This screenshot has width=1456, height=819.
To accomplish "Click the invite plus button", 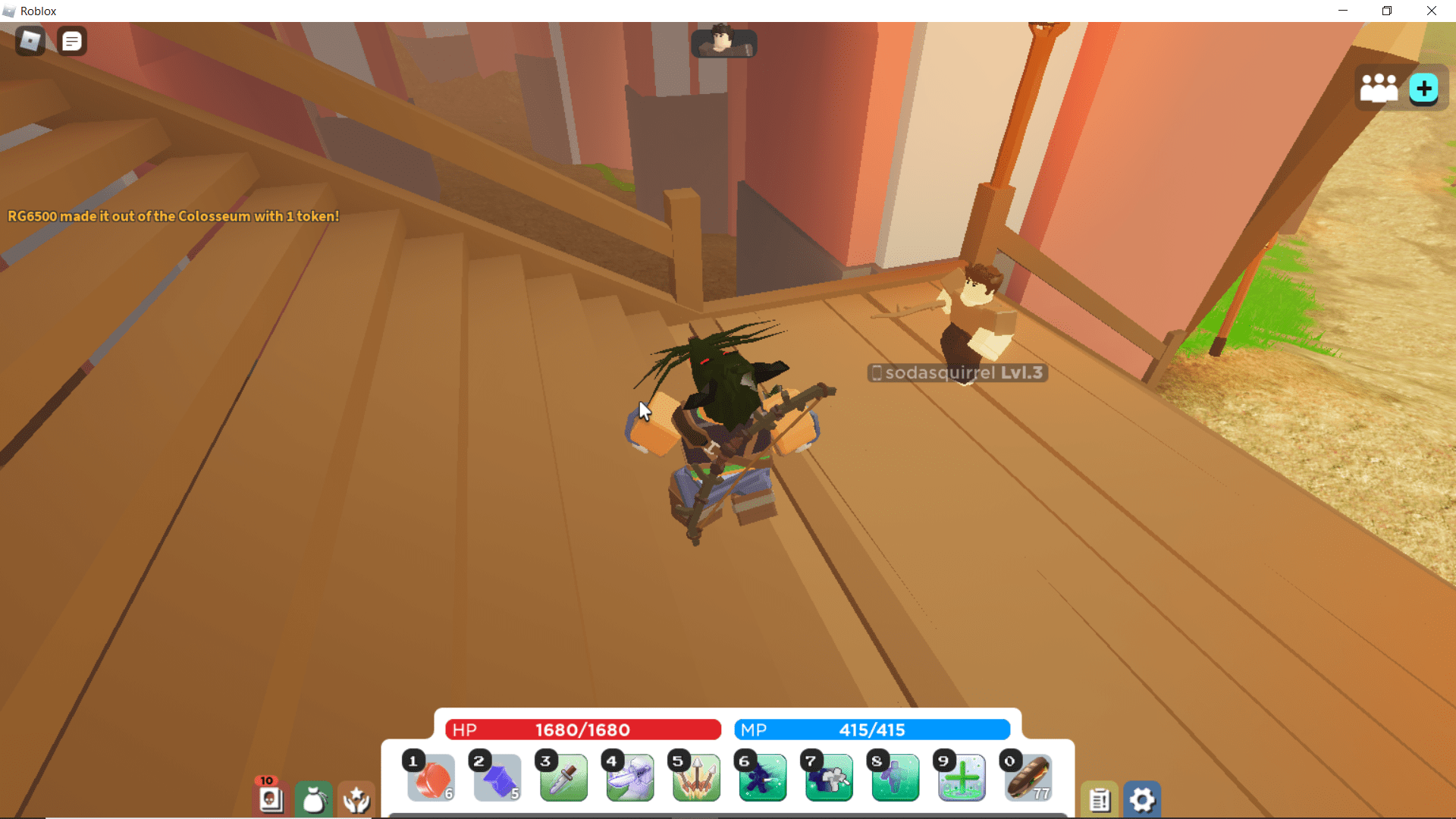I will [1423, 89].
